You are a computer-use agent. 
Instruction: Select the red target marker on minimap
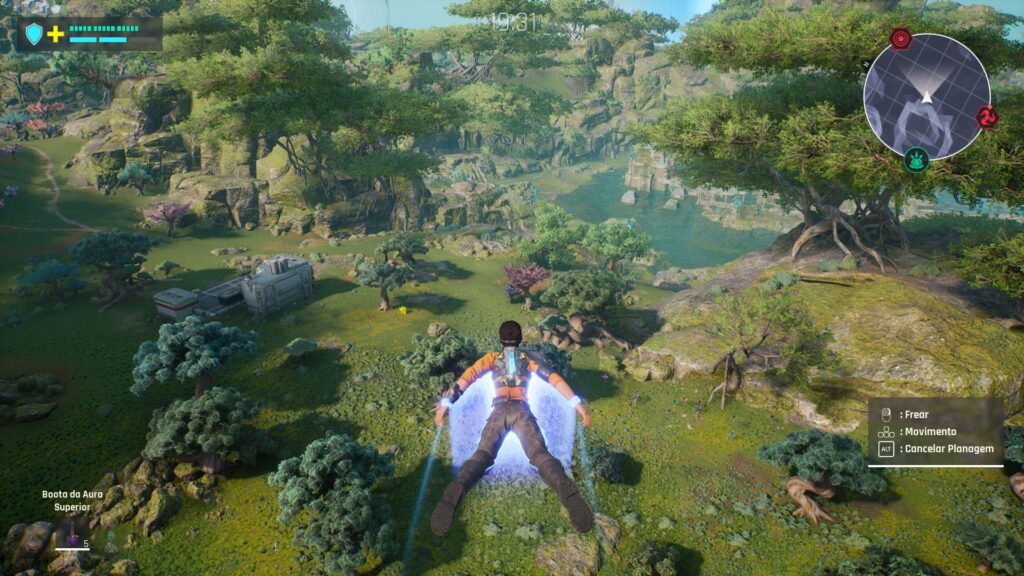point(901,39)
